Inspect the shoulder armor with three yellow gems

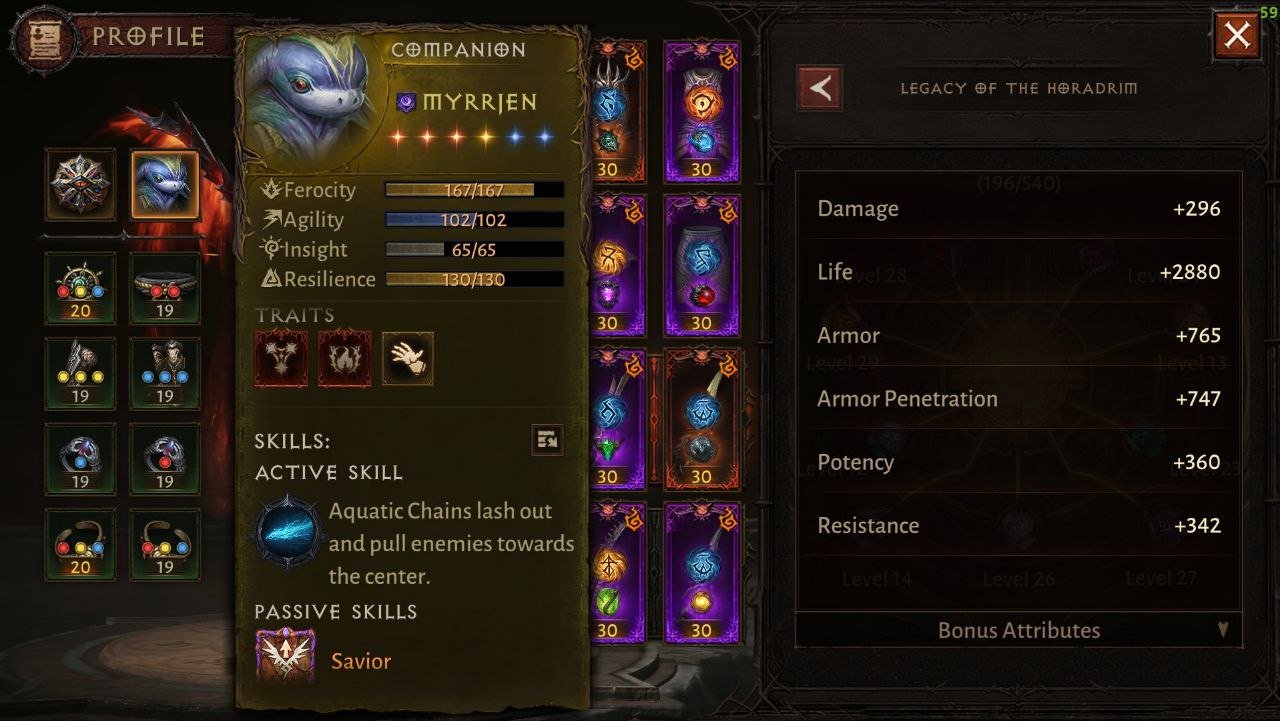[x=80, y=373]
